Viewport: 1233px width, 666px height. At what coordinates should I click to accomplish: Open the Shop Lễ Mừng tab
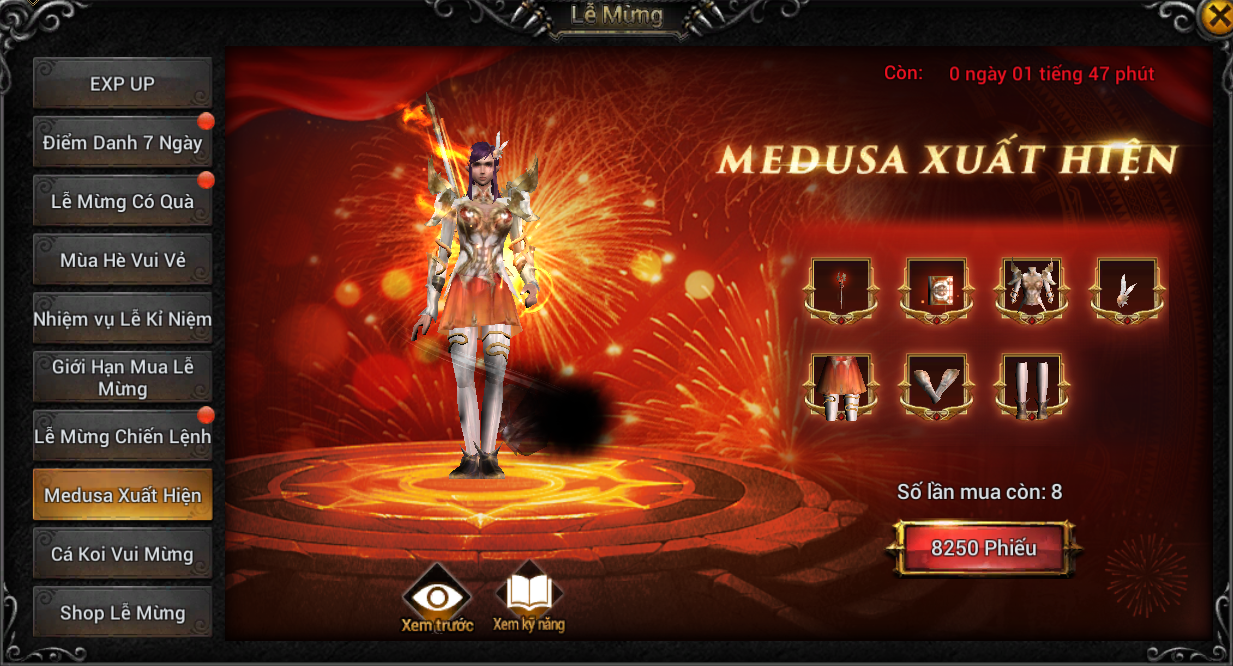click(122, 613)
